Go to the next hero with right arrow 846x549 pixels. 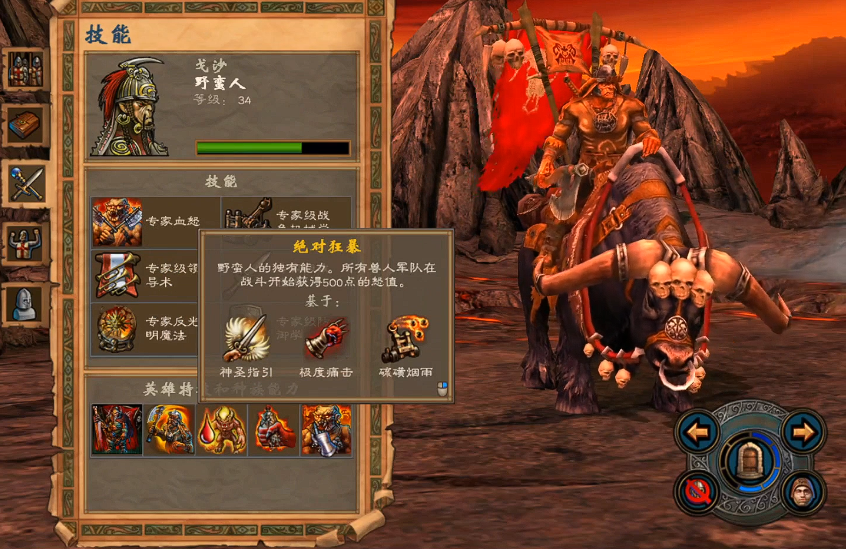(802, 432)
